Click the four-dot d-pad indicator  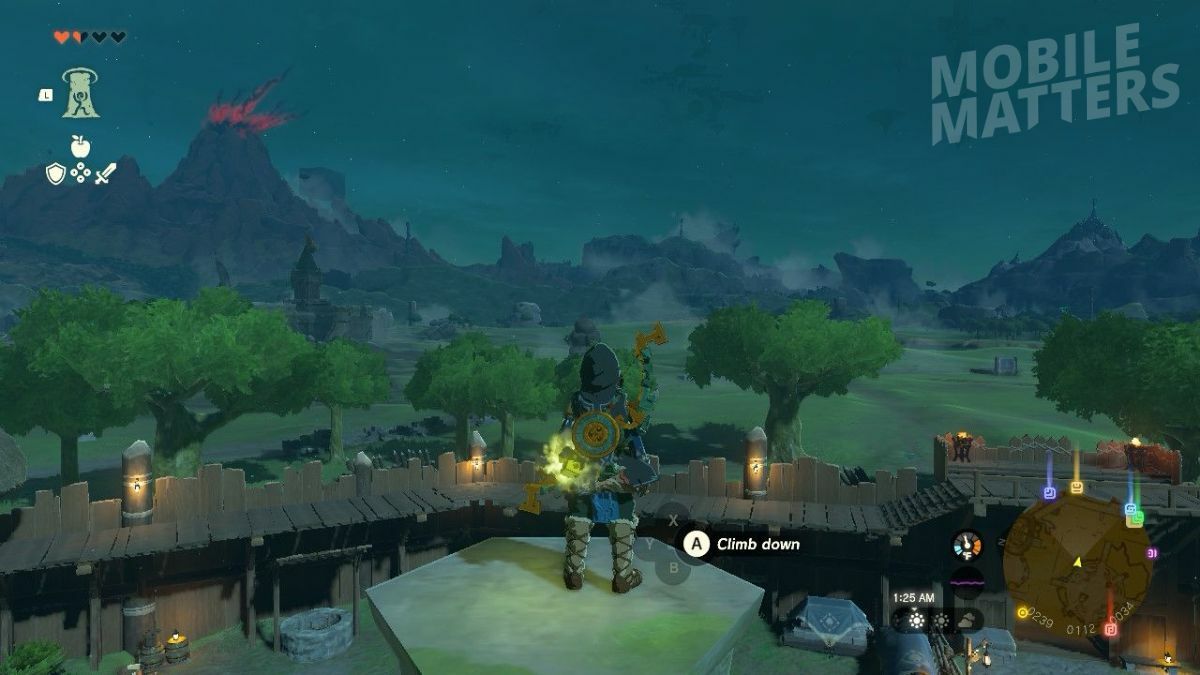81,174
